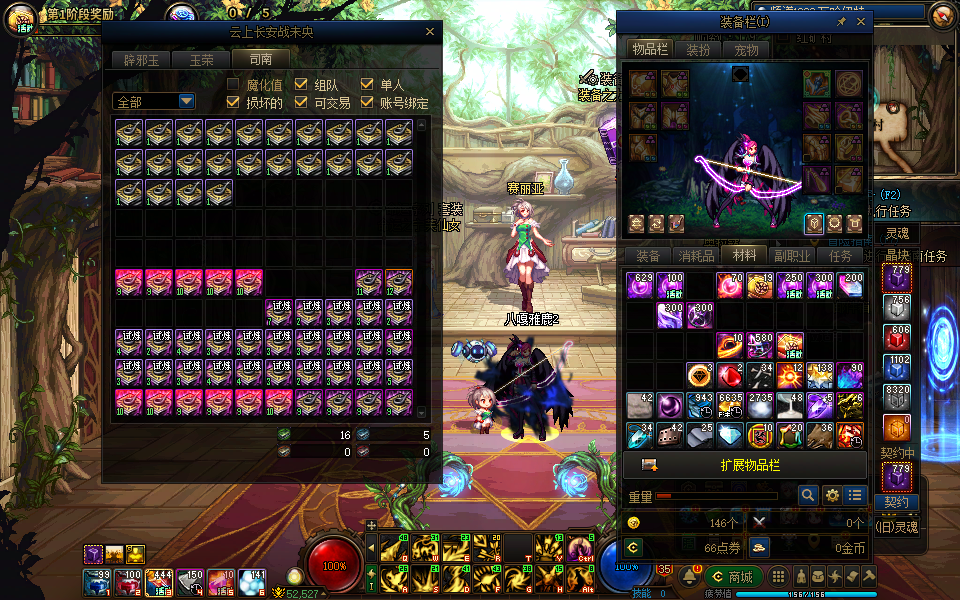This screenshot has width=960, height=600.
Task: Close the 云上长安战未央 window
Action: coord(430,32)
